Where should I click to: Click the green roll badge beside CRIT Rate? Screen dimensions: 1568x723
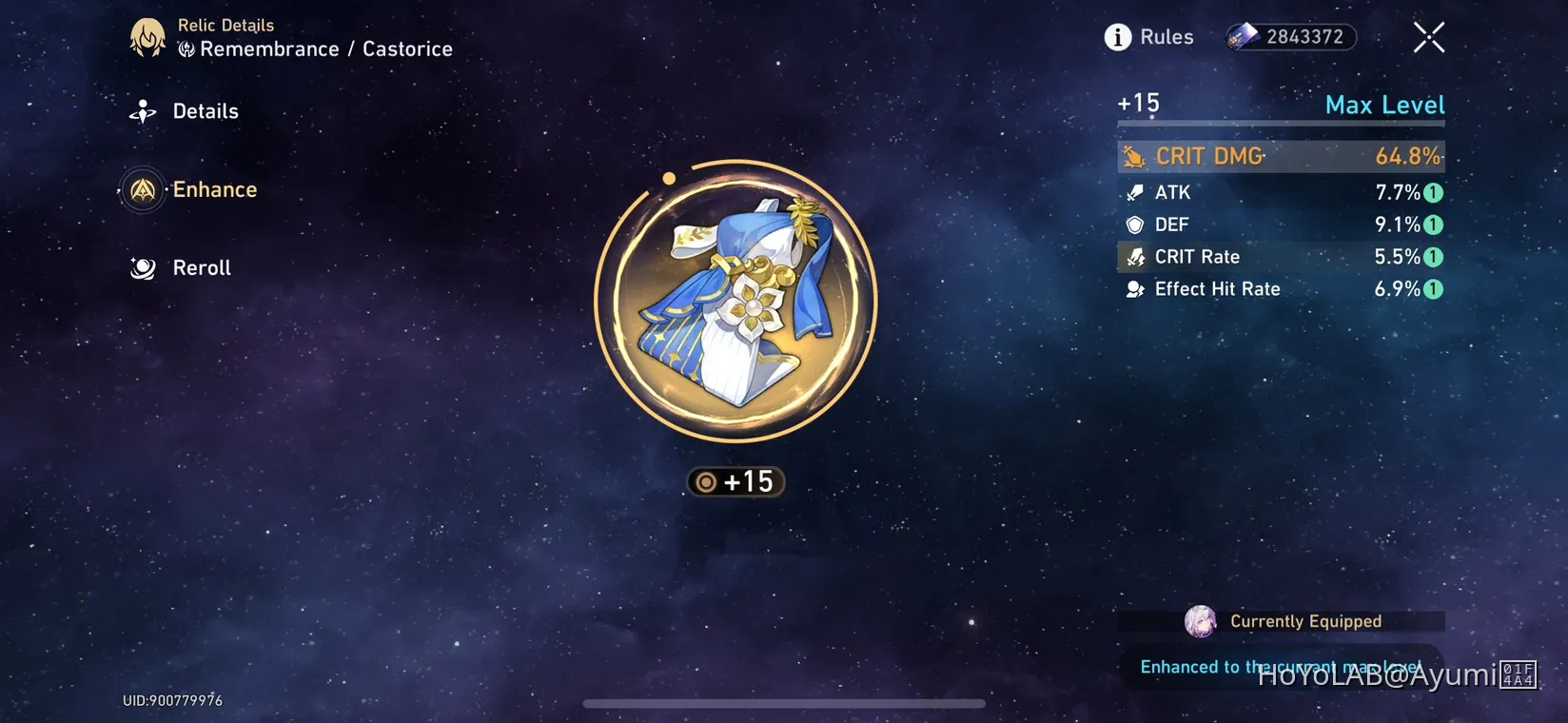1434,256
